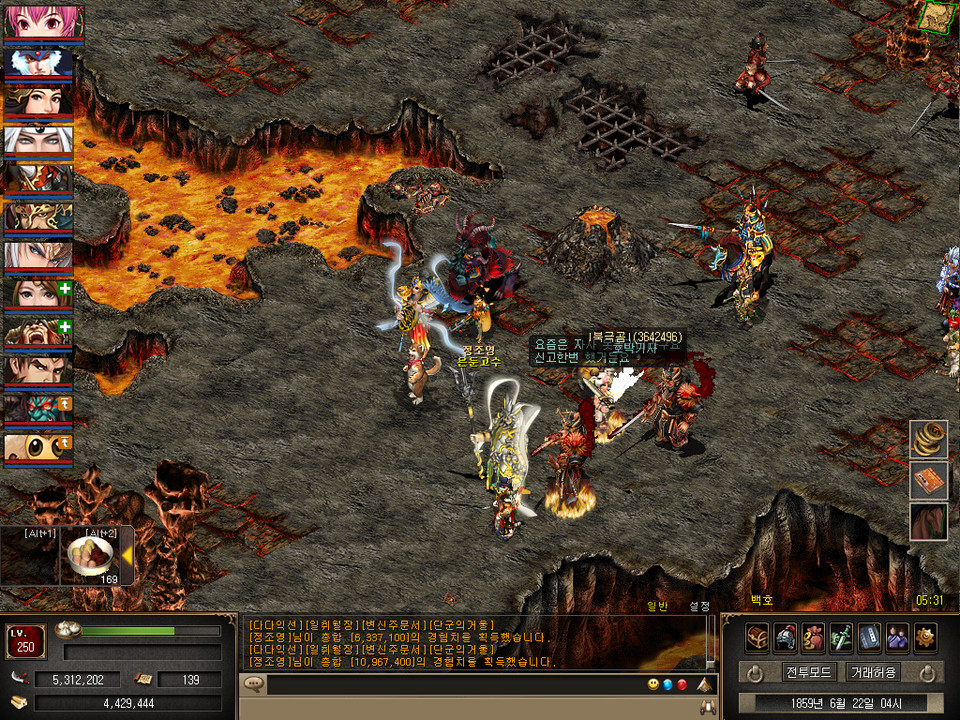Open the gear settings icon
Viewport: 960px width, 720px height.
tap(925, 637)
